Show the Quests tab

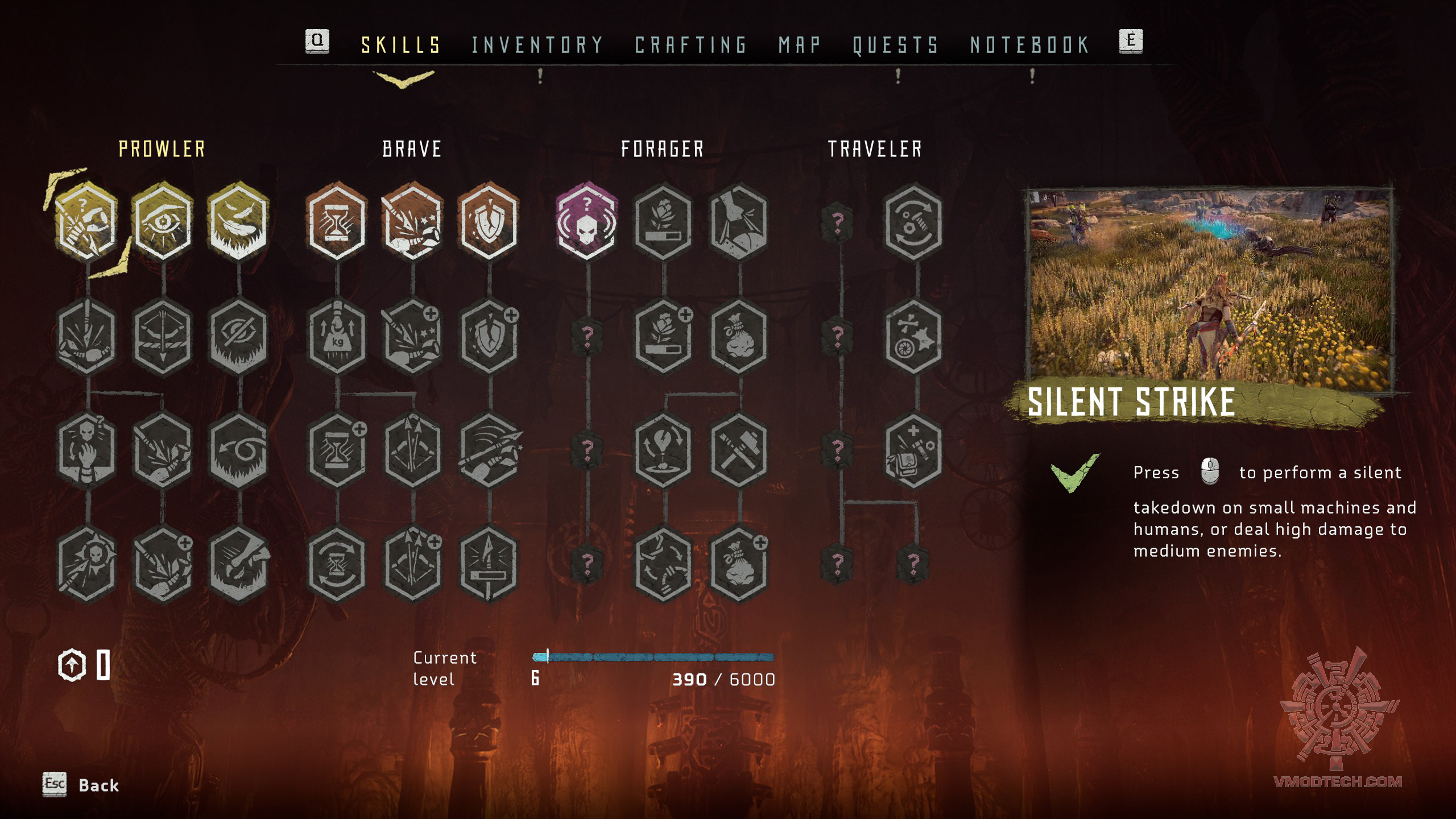[x=895, y=45]
